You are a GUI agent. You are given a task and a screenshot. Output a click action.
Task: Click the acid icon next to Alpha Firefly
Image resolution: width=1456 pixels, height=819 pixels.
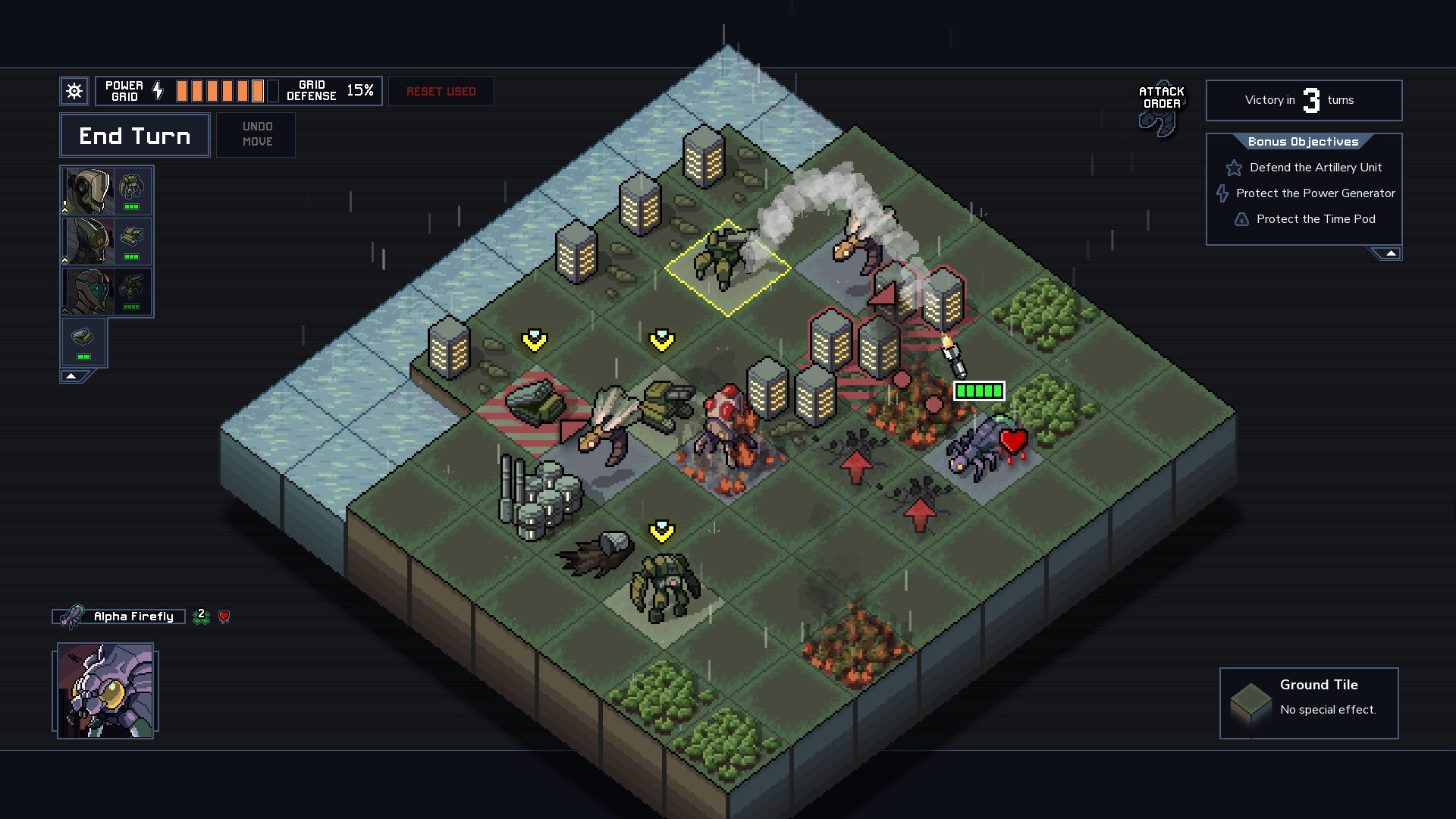pos(200,617)
